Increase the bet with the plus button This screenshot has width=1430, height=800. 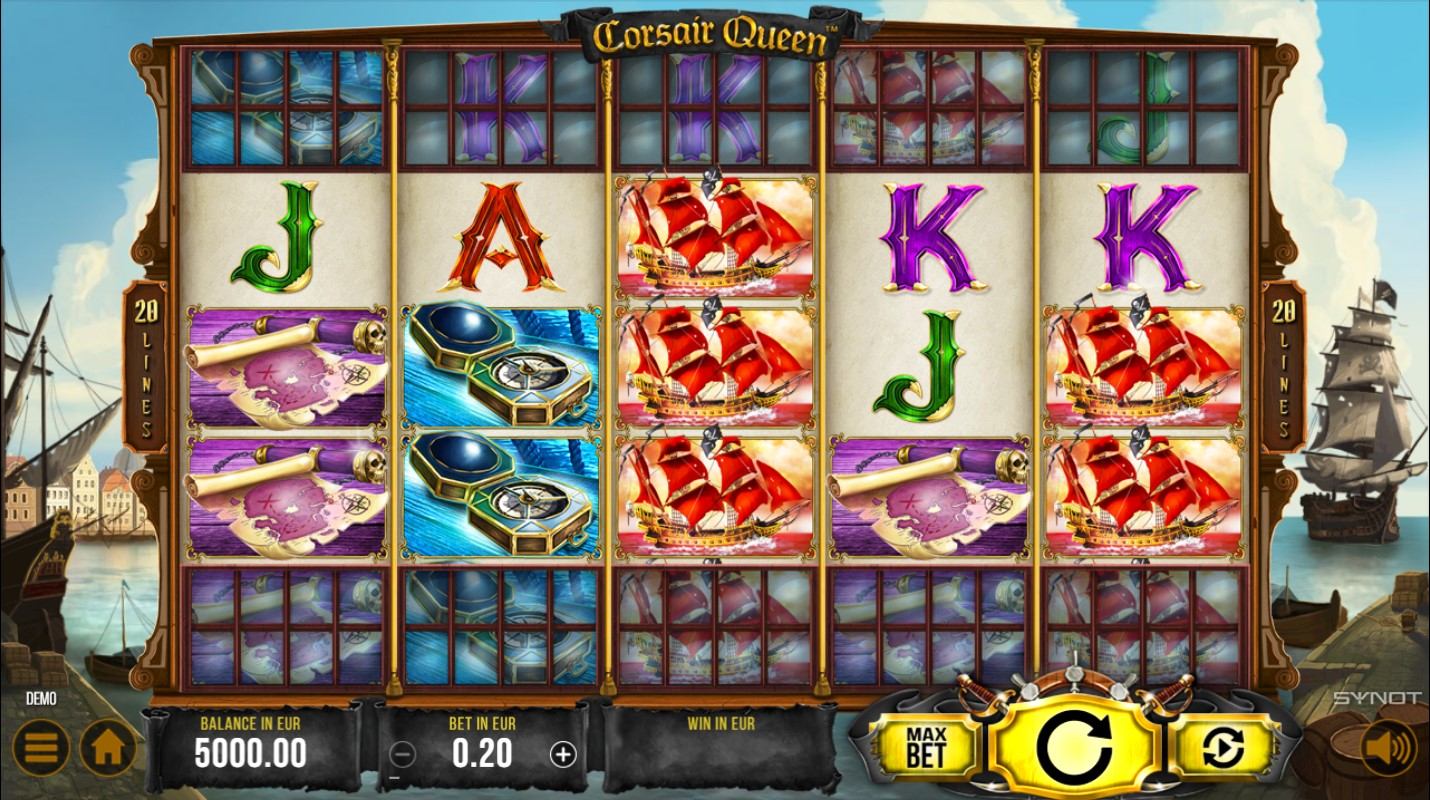click(x=563, y=754)
